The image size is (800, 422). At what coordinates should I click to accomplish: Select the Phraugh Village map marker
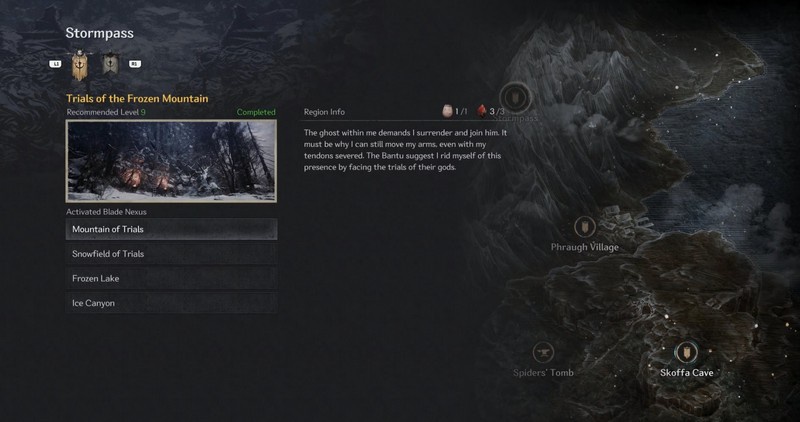tap(585, 227)
